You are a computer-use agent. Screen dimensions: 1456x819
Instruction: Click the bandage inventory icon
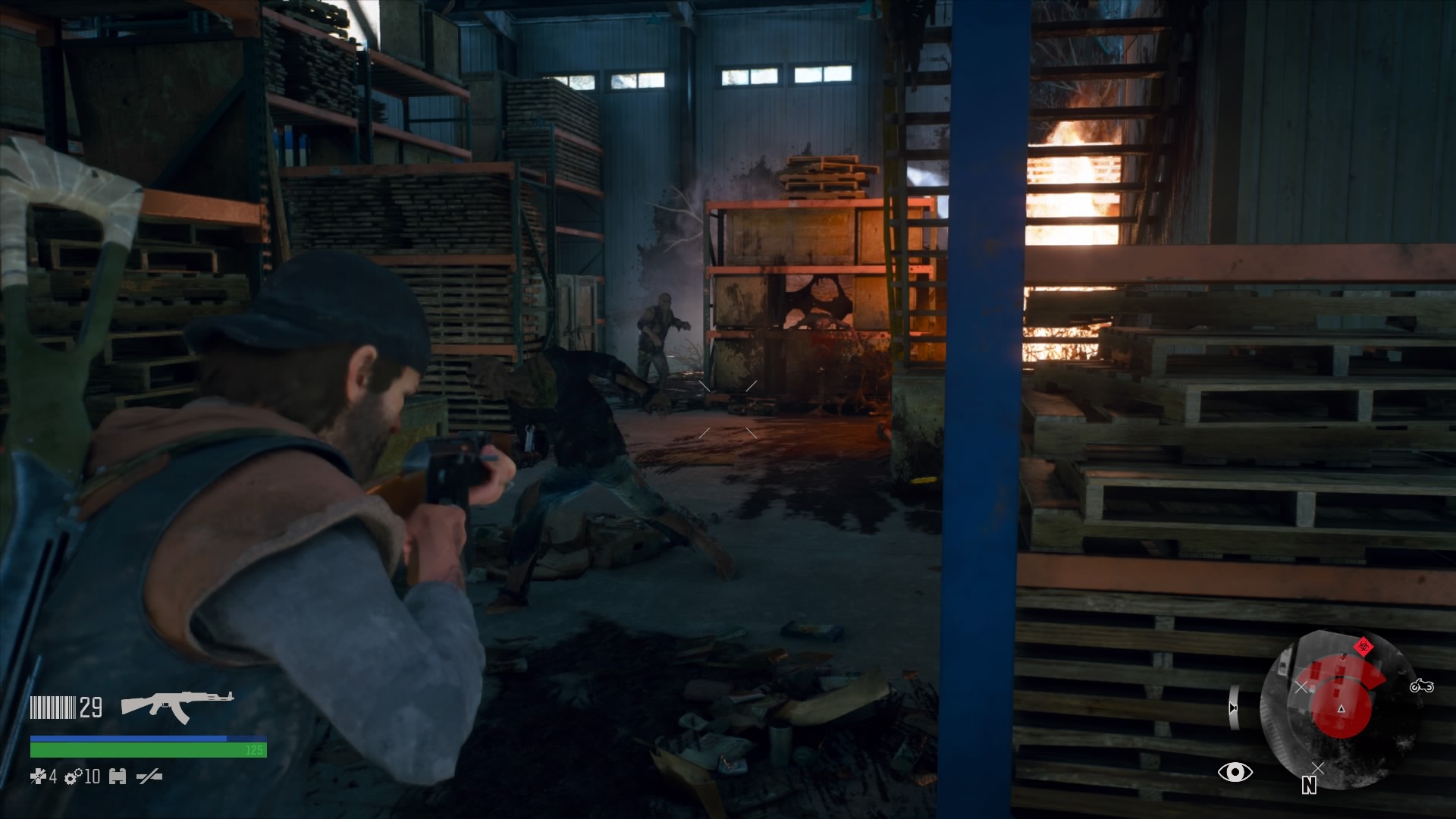118,777
